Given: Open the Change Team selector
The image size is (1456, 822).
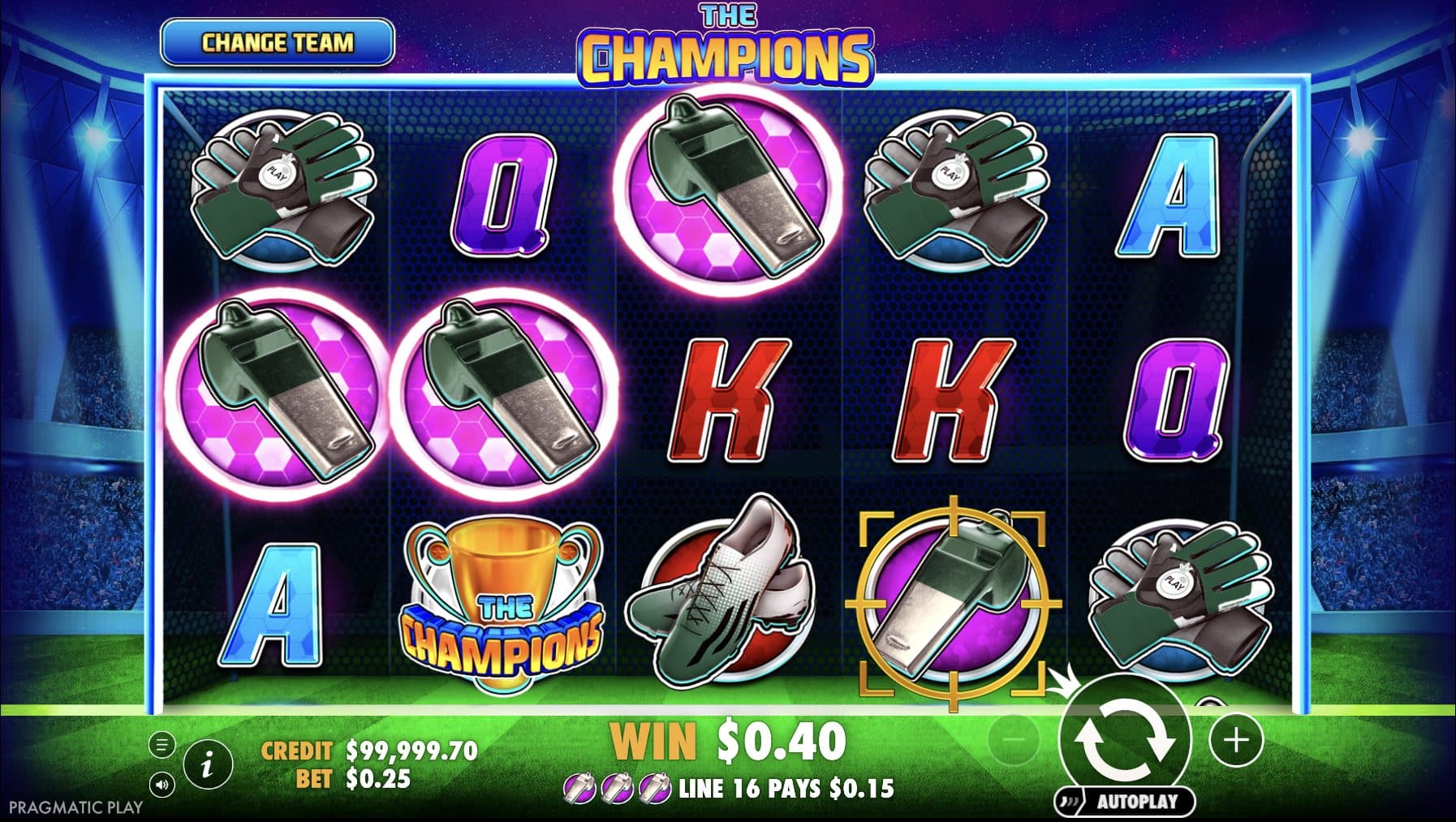Looking at the screenshot, I should coord(278,42).
